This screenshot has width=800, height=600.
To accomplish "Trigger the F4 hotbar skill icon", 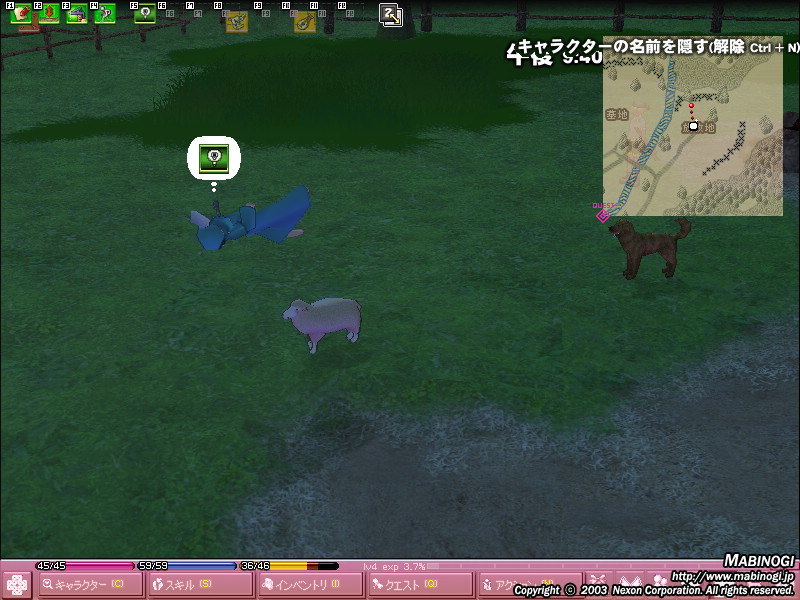I will (x=105, y=14).
